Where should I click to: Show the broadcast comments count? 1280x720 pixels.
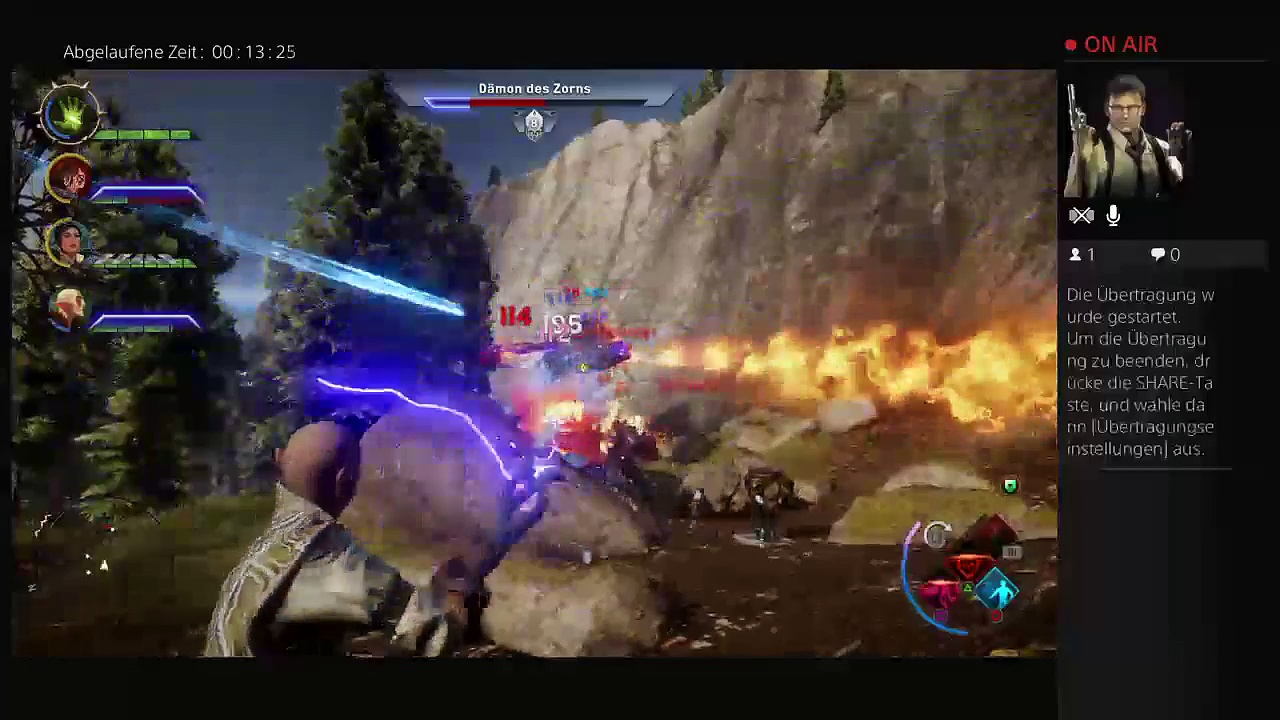[1165, 255]
